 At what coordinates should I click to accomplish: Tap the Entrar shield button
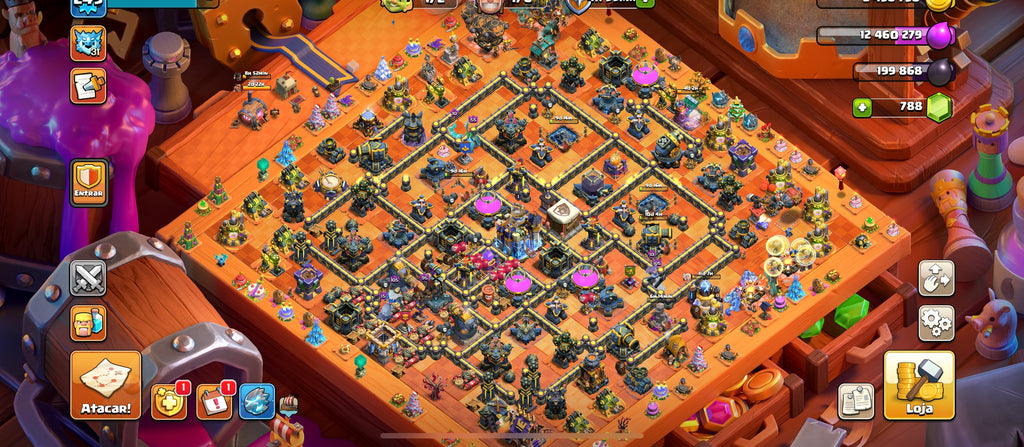pyautogui.click(x=88, y=183)
